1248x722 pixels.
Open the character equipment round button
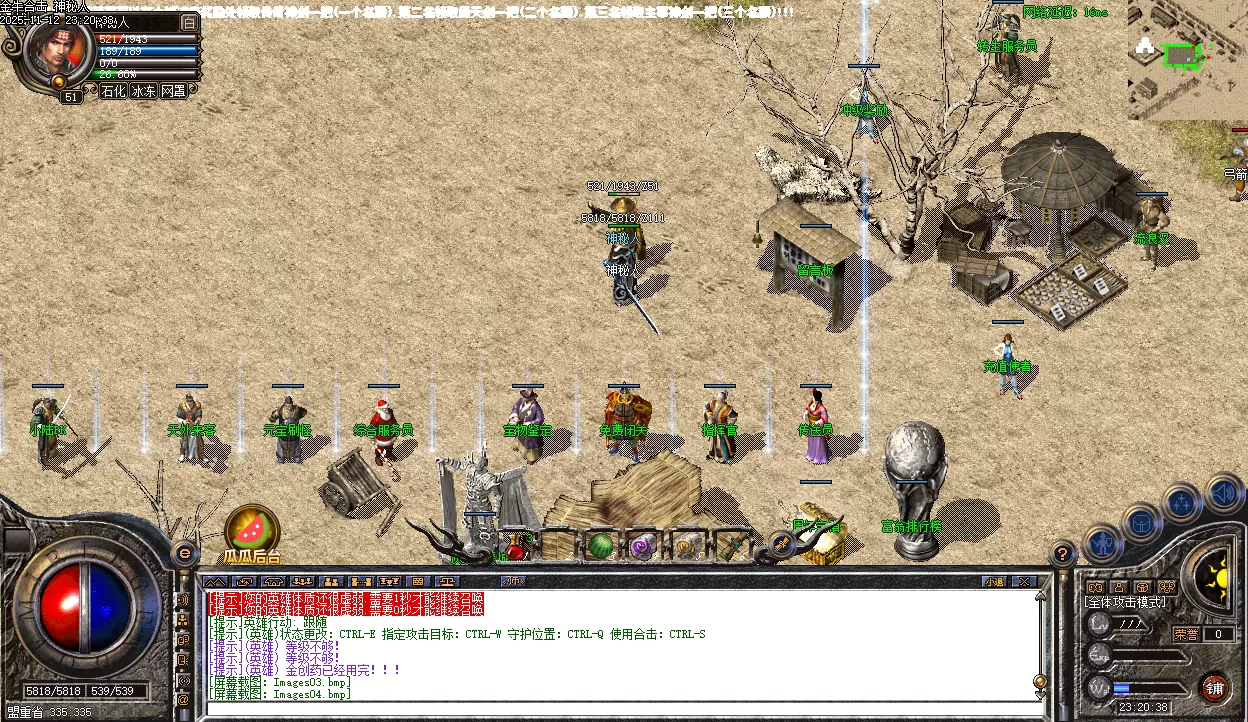point(1102,544)
